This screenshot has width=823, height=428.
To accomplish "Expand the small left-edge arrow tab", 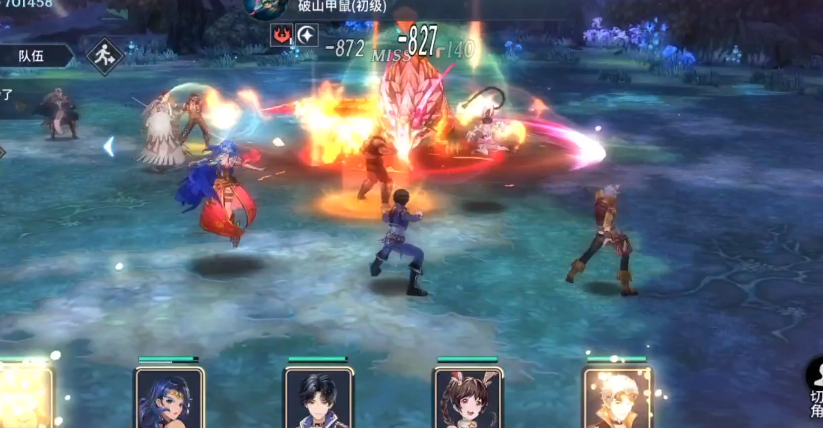I will (x=3, y=152).
